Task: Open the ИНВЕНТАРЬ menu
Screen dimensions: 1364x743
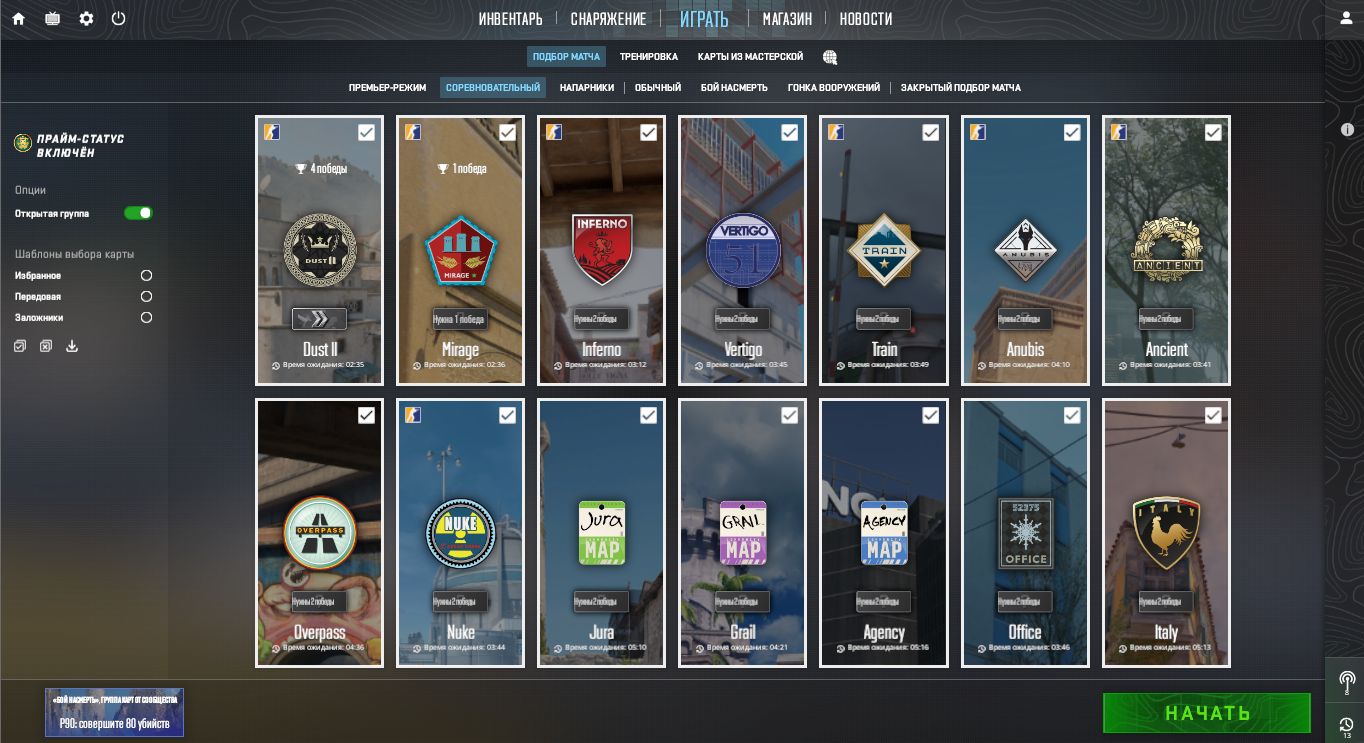Action: (510, 19)
